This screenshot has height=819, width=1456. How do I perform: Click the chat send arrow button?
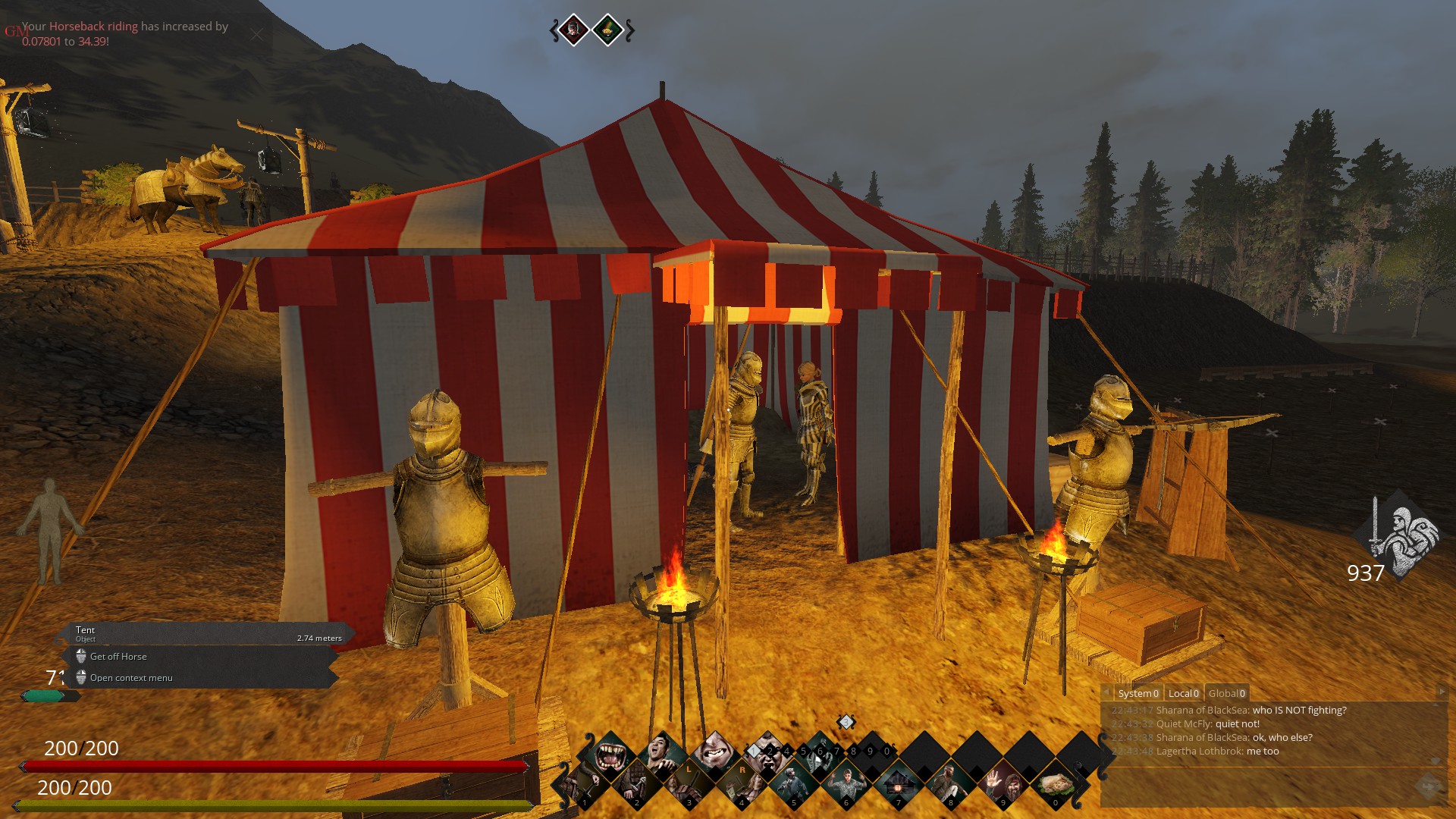(1429, 786)
